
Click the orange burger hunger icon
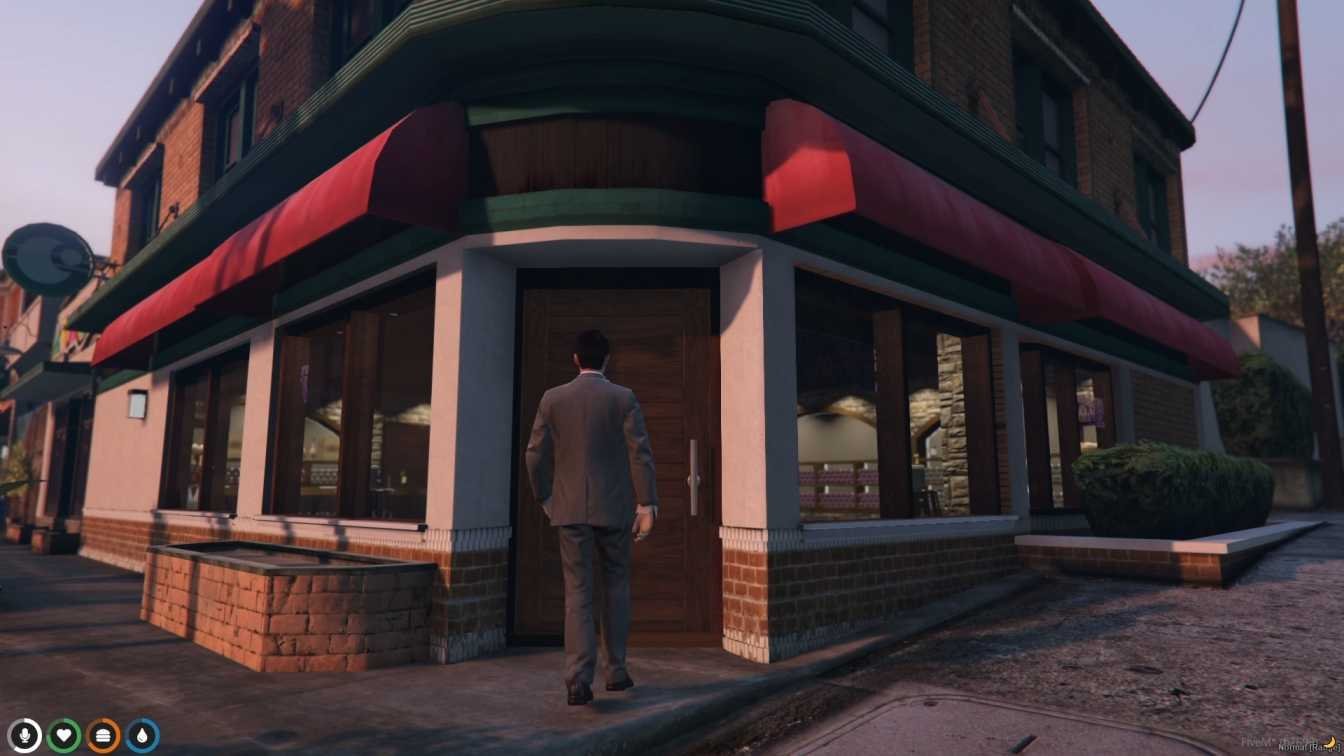click(x=103, y=736)
